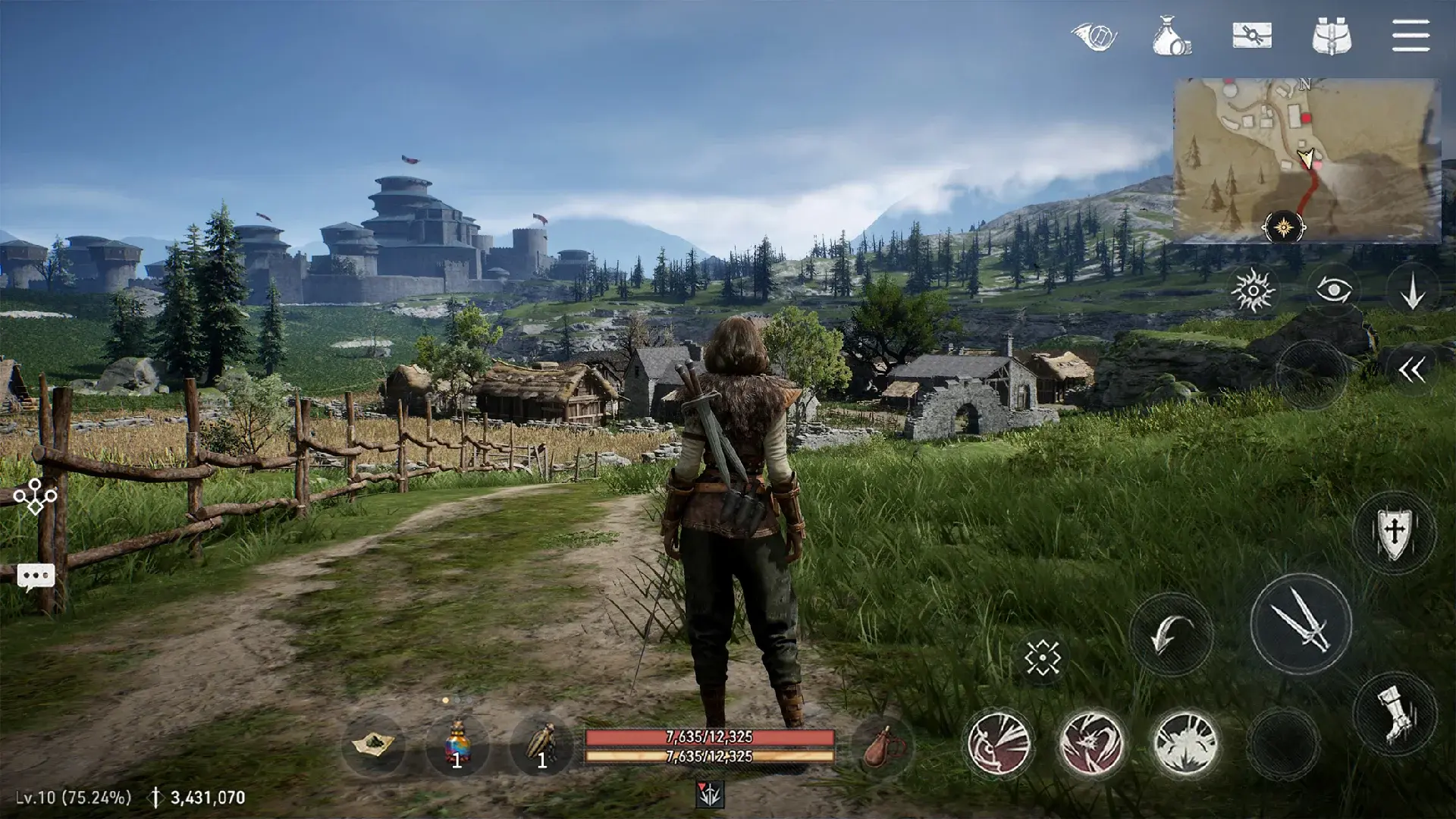Open the minimap
This screenshot has width=1456, height=819.
pyautogui.click(x=1306, y=159)
